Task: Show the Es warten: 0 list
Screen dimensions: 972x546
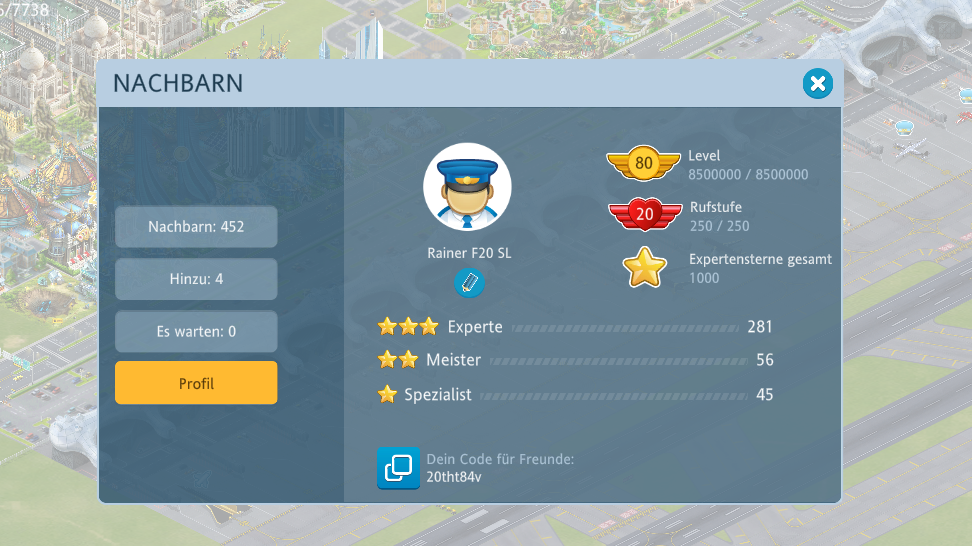Action: (196, 331)
